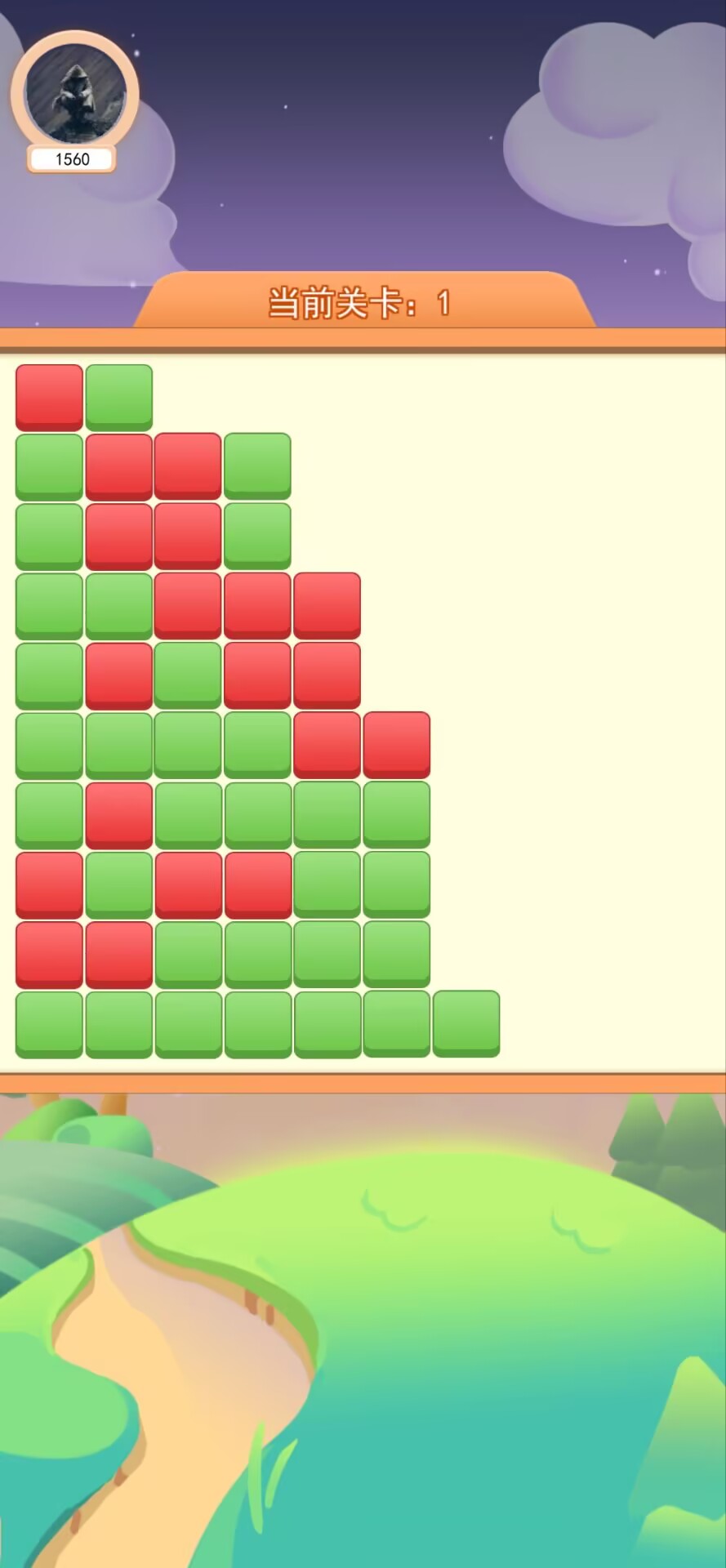
Task: Select the only green tile in the top row
Action: [x=118, y=397]
